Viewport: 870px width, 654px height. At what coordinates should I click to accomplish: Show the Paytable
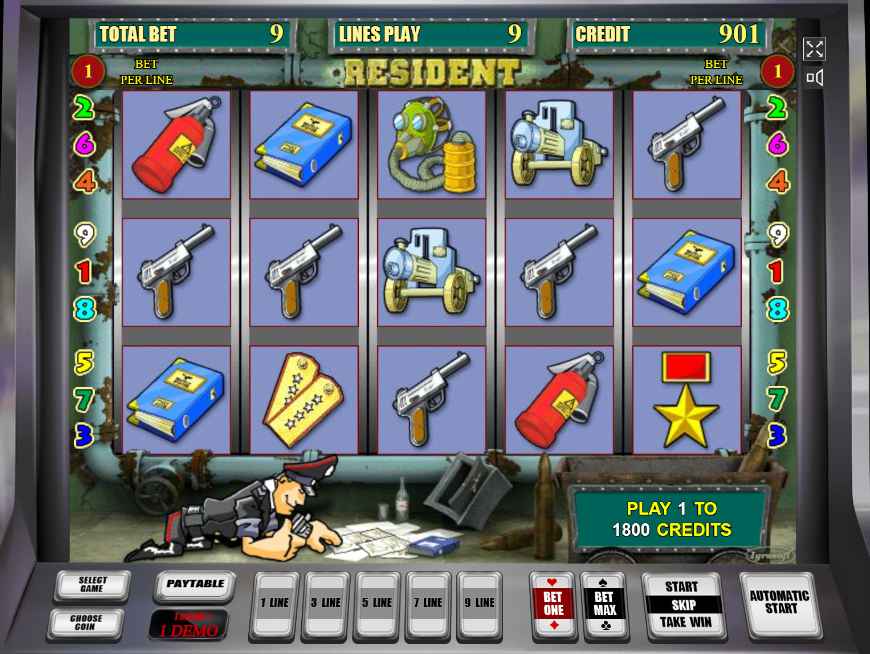(x=194, y=586)
